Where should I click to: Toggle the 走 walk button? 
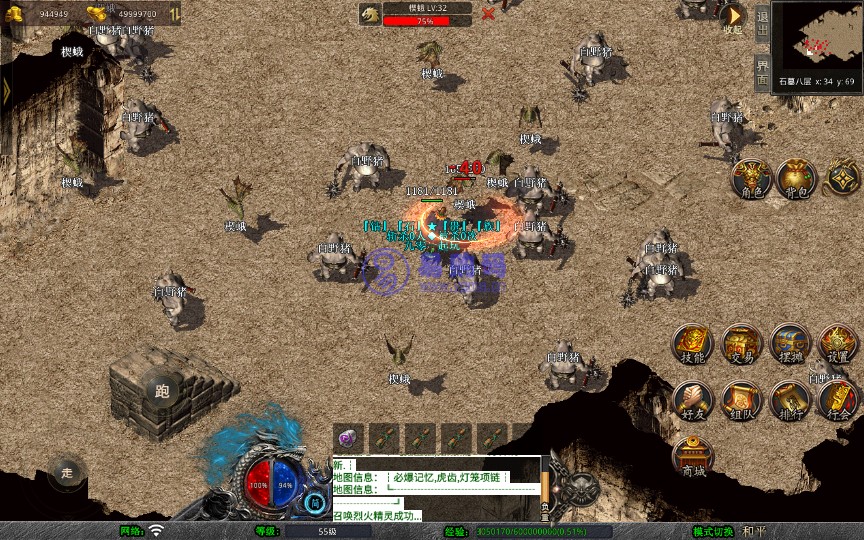pos(67,471)
